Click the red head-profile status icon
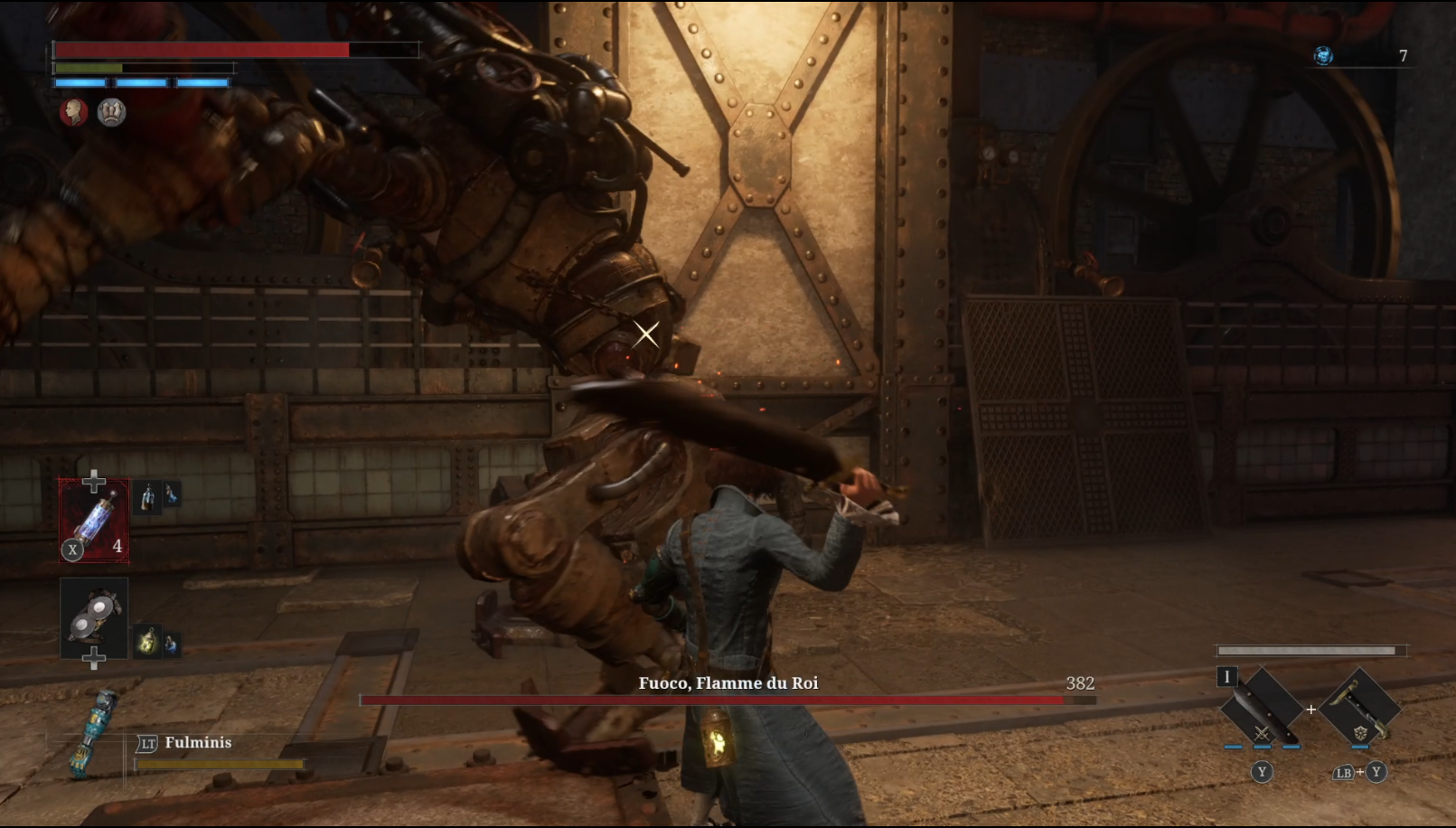 coord(73,112)
